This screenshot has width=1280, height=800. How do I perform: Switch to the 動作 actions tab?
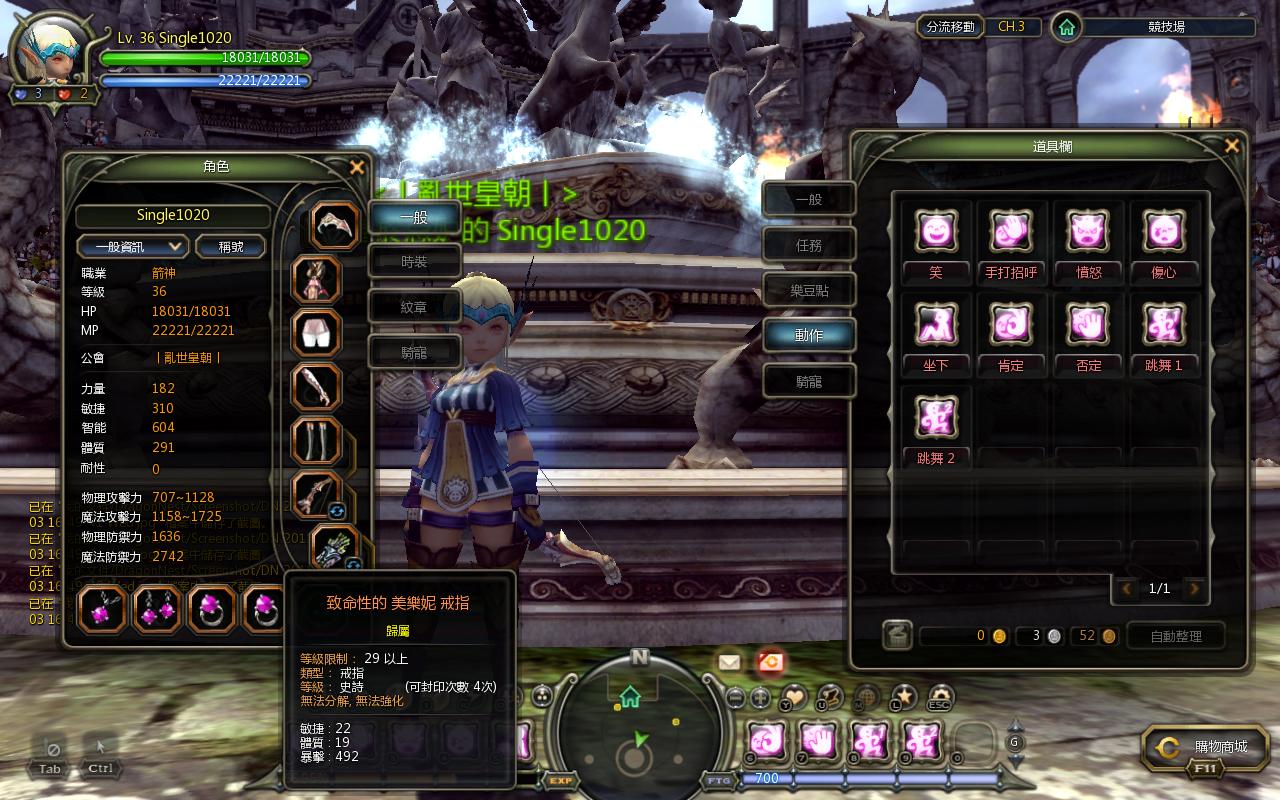(808, 336)
